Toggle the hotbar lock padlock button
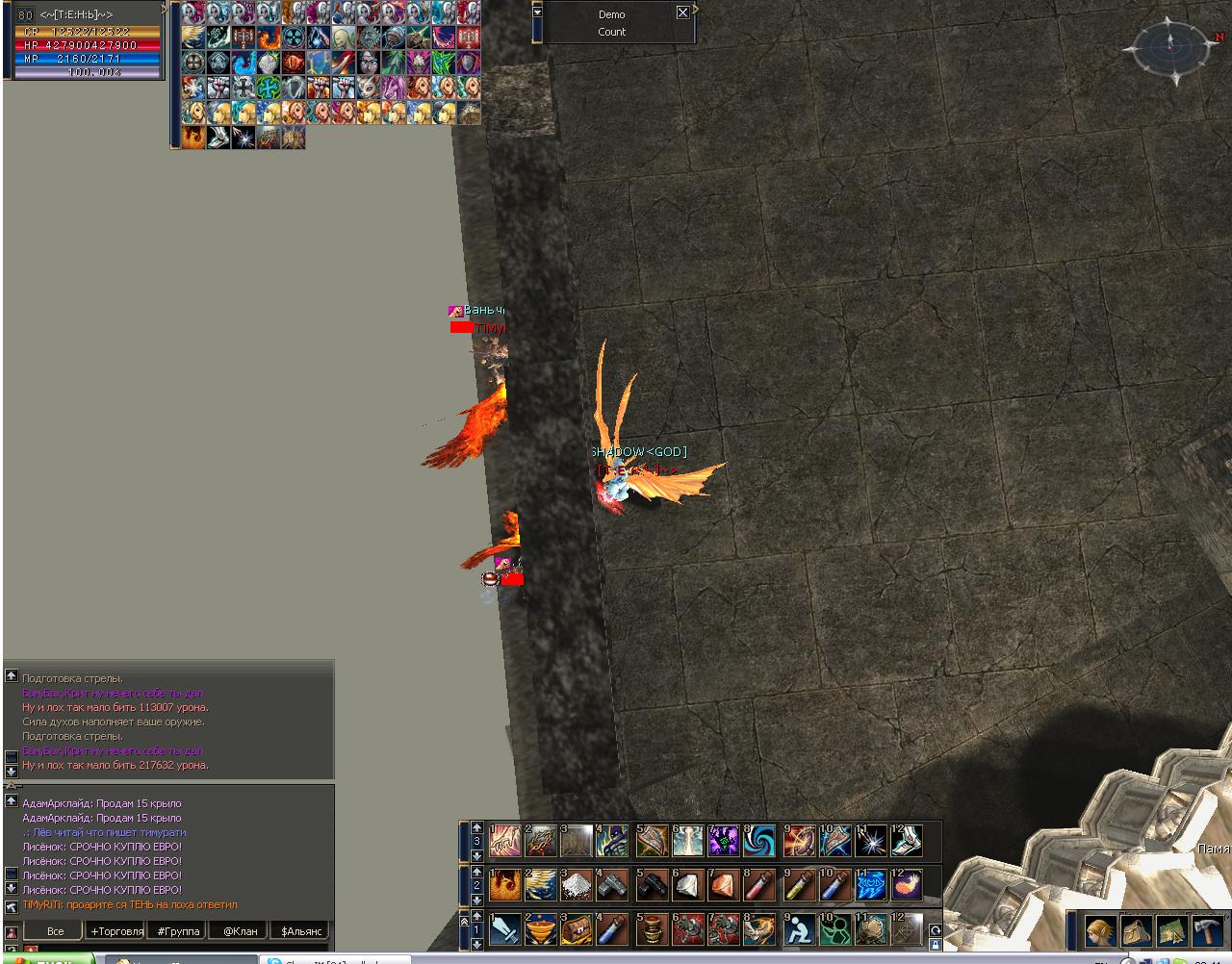 [x=934, y=945]
